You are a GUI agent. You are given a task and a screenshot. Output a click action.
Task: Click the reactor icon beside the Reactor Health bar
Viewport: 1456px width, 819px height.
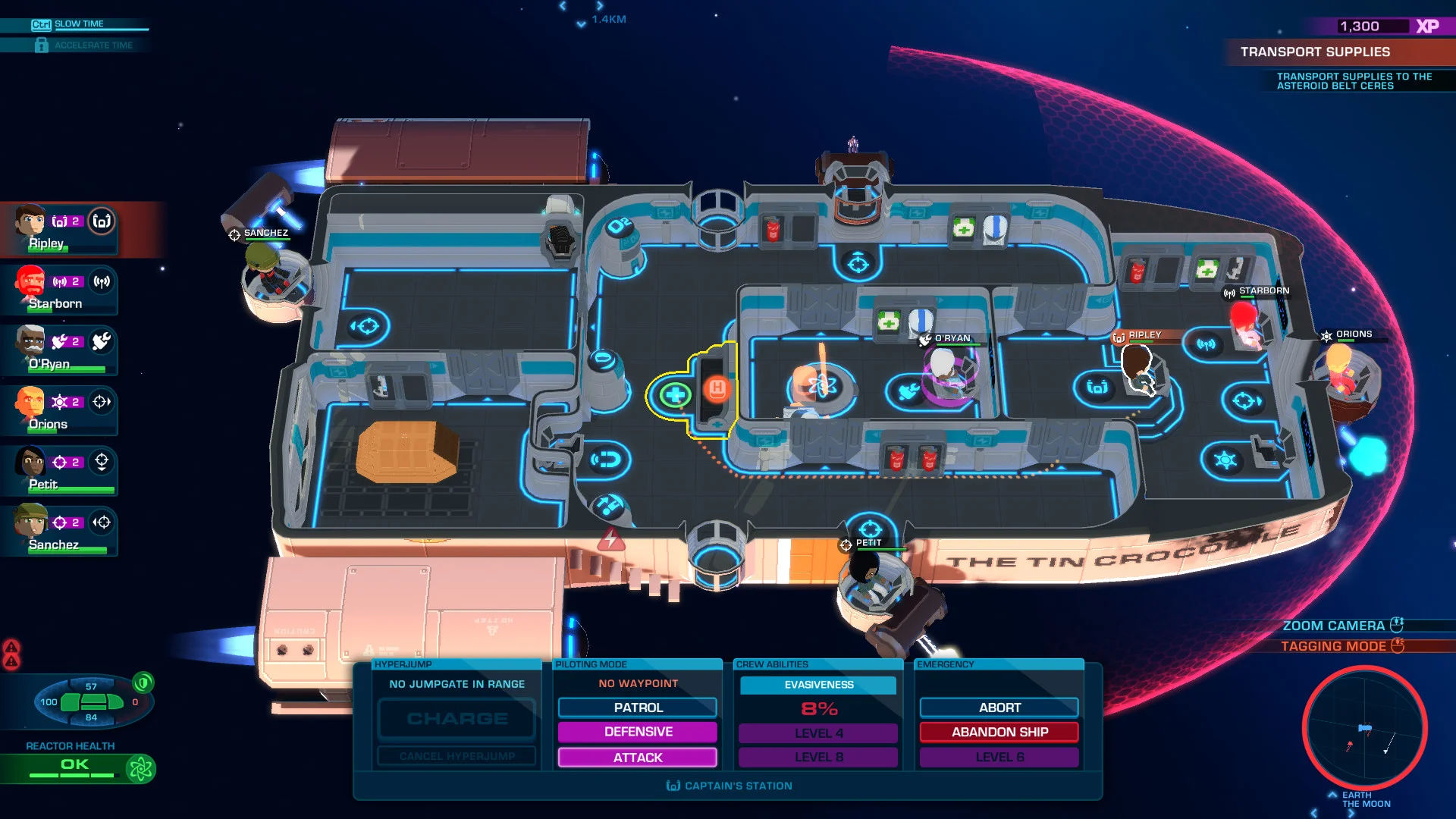(140, 768)
